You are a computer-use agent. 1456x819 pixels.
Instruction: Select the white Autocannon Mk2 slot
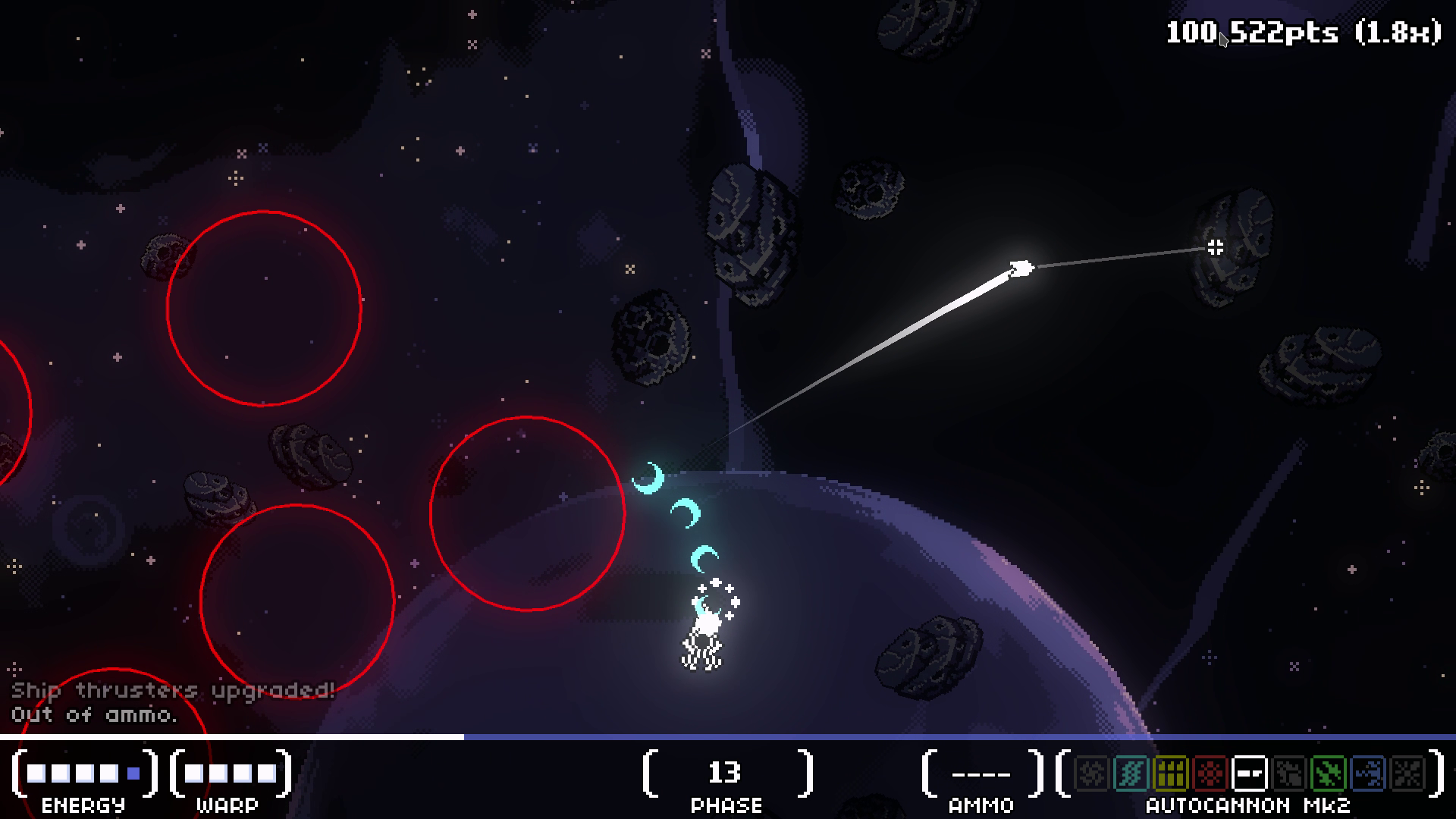[1250, 773]
